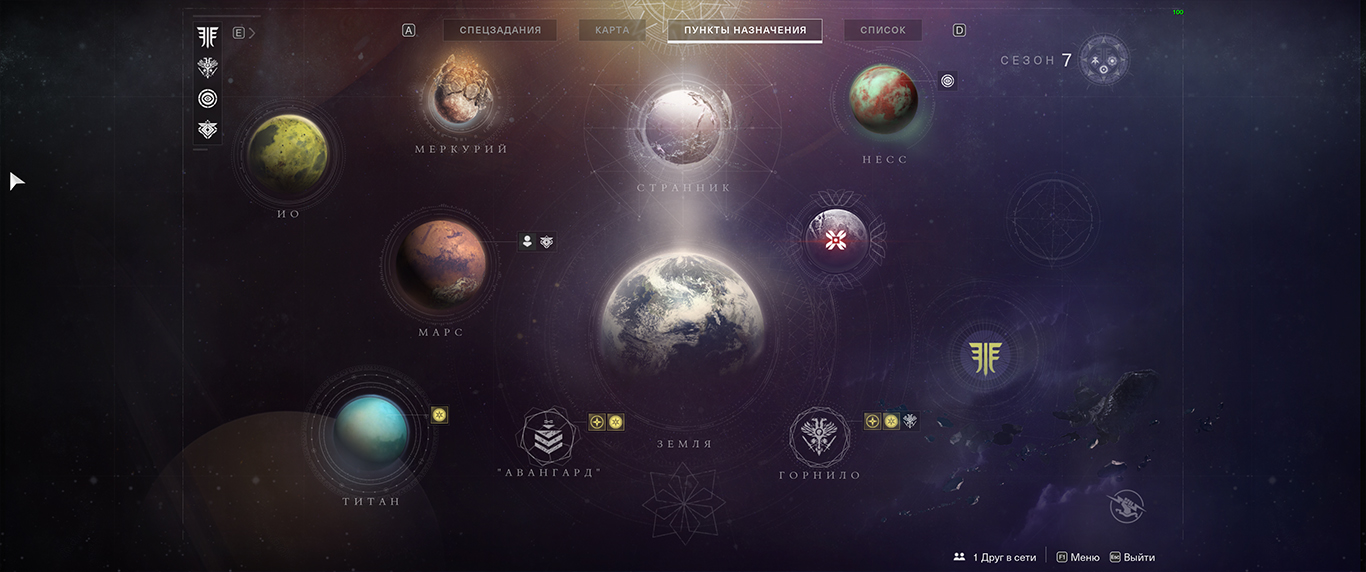
Task: Open the Сезон 7 season icon
Action: [x=1104, y=60]
